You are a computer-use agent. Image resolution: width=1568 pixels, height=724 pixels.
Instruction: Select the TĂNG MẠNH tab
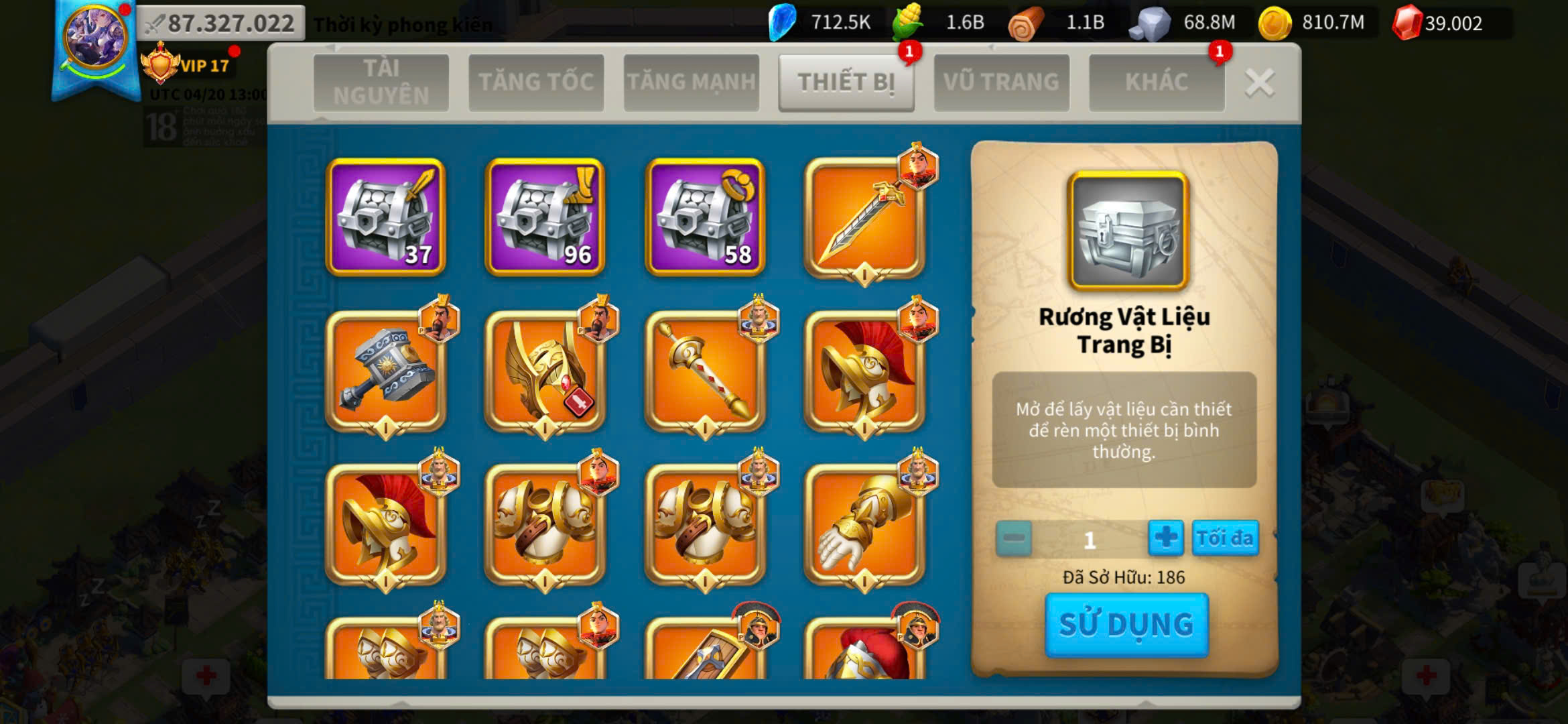click(691, 82)
